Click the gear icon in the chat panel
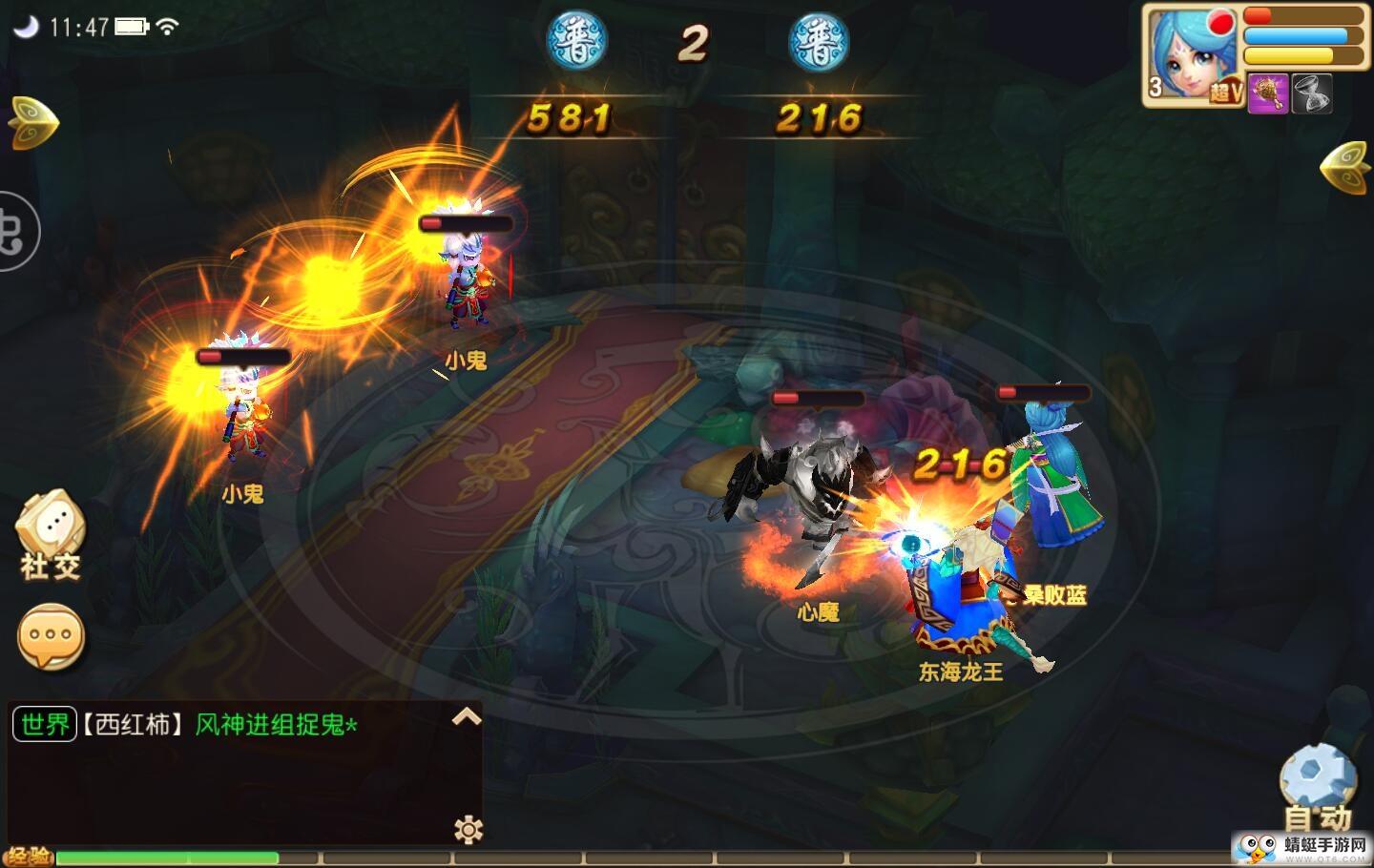This screenshot has width=1374, height=868. pos(468,829)
